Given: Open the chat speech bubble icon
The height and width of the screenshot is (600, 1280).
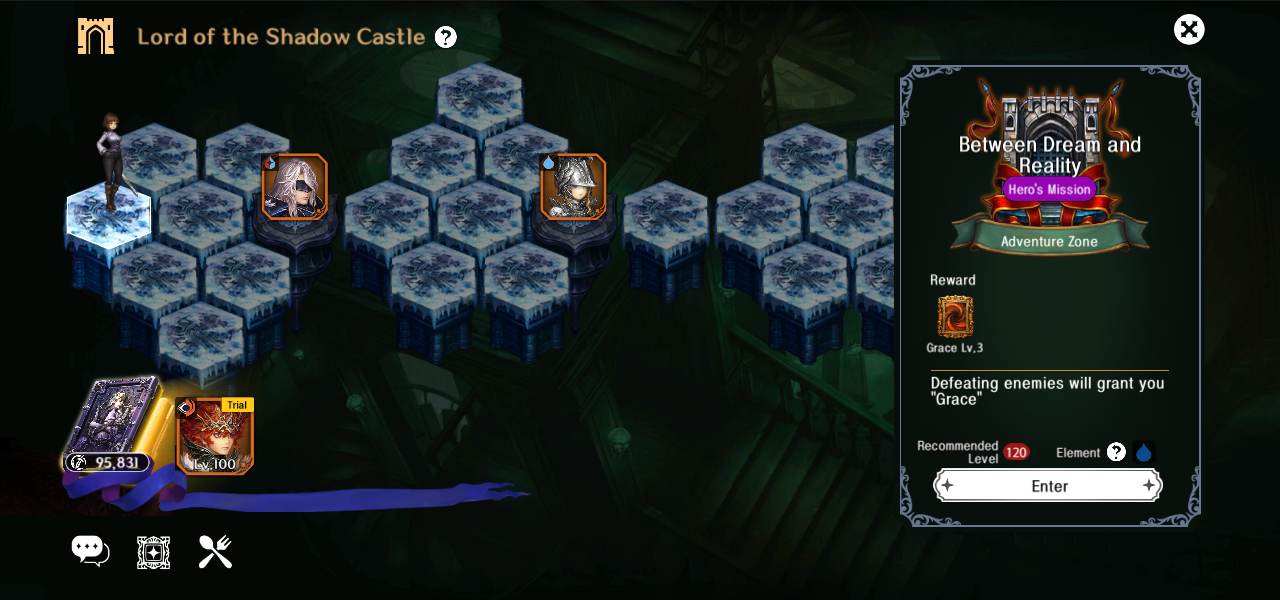Looking at the screenshot, I should point(89,550).
